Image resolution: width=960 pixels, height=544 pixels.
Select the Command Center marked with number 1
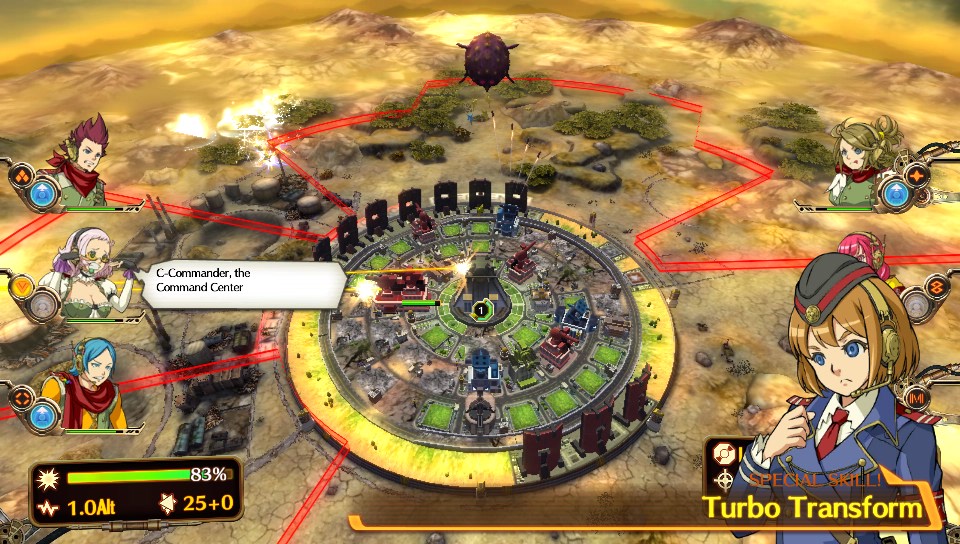(480, 310)
